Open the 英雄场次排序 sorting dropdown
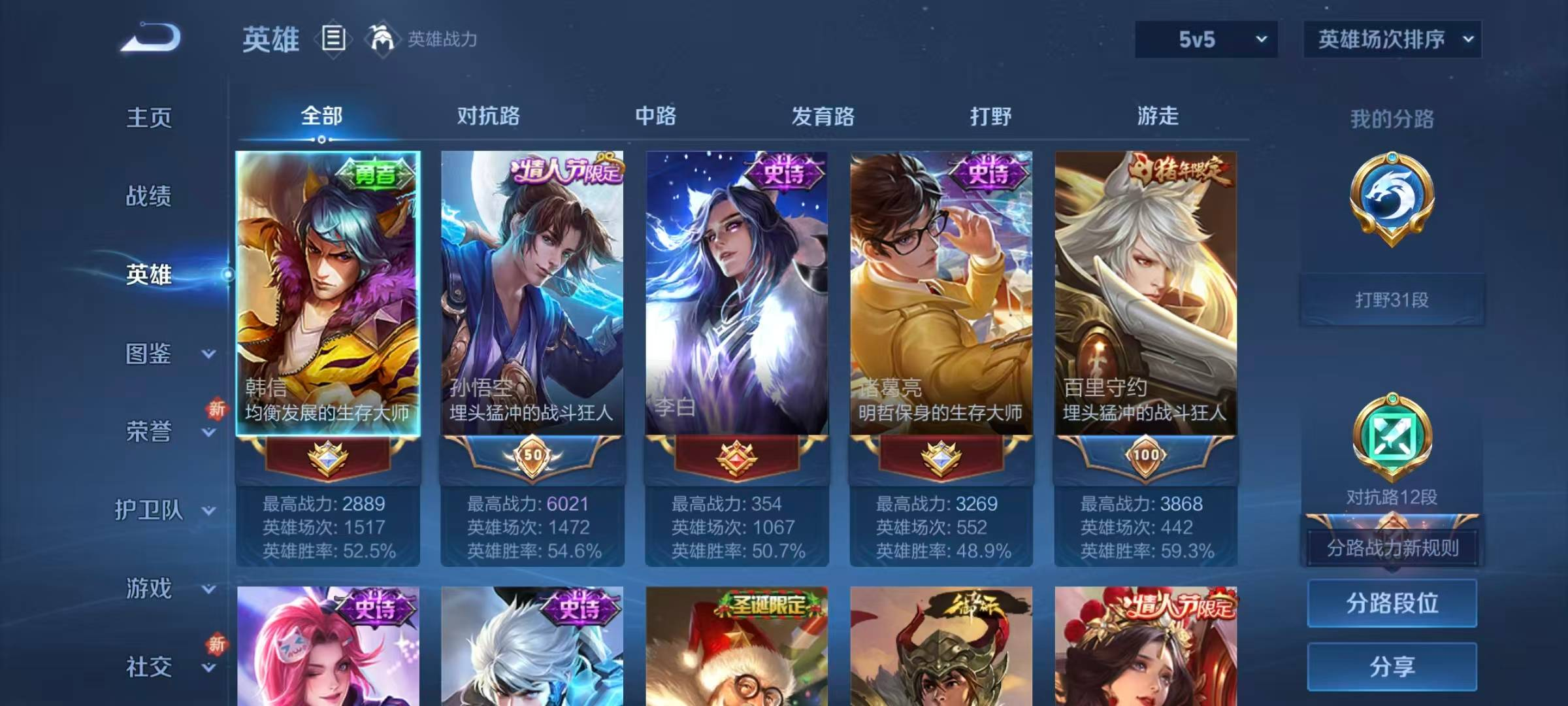1568x706 pixels. (x=1392, y=39)
